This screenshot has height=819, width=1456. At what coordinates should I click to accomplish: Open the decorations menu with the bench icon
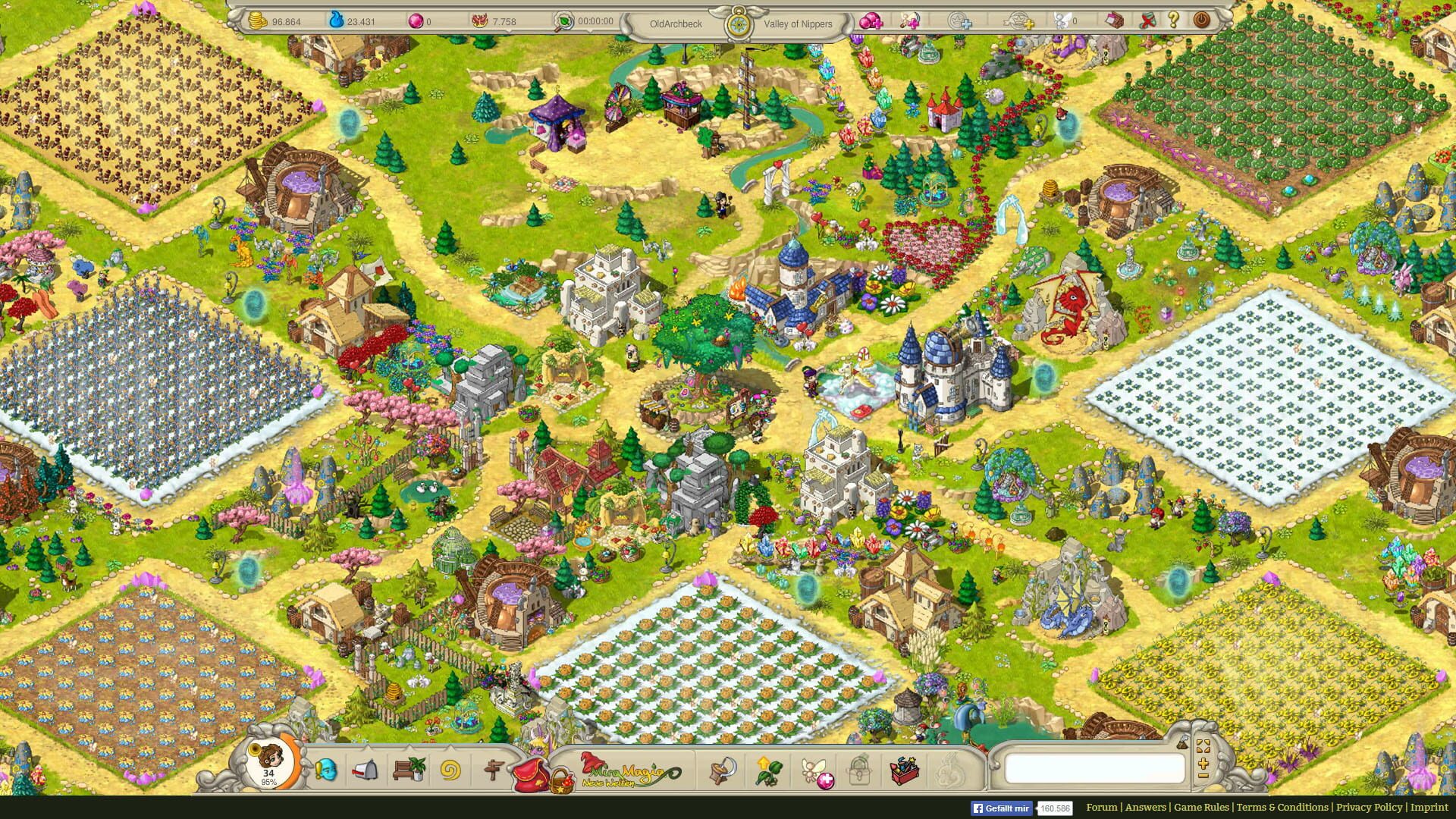click(x=408, y=770)
